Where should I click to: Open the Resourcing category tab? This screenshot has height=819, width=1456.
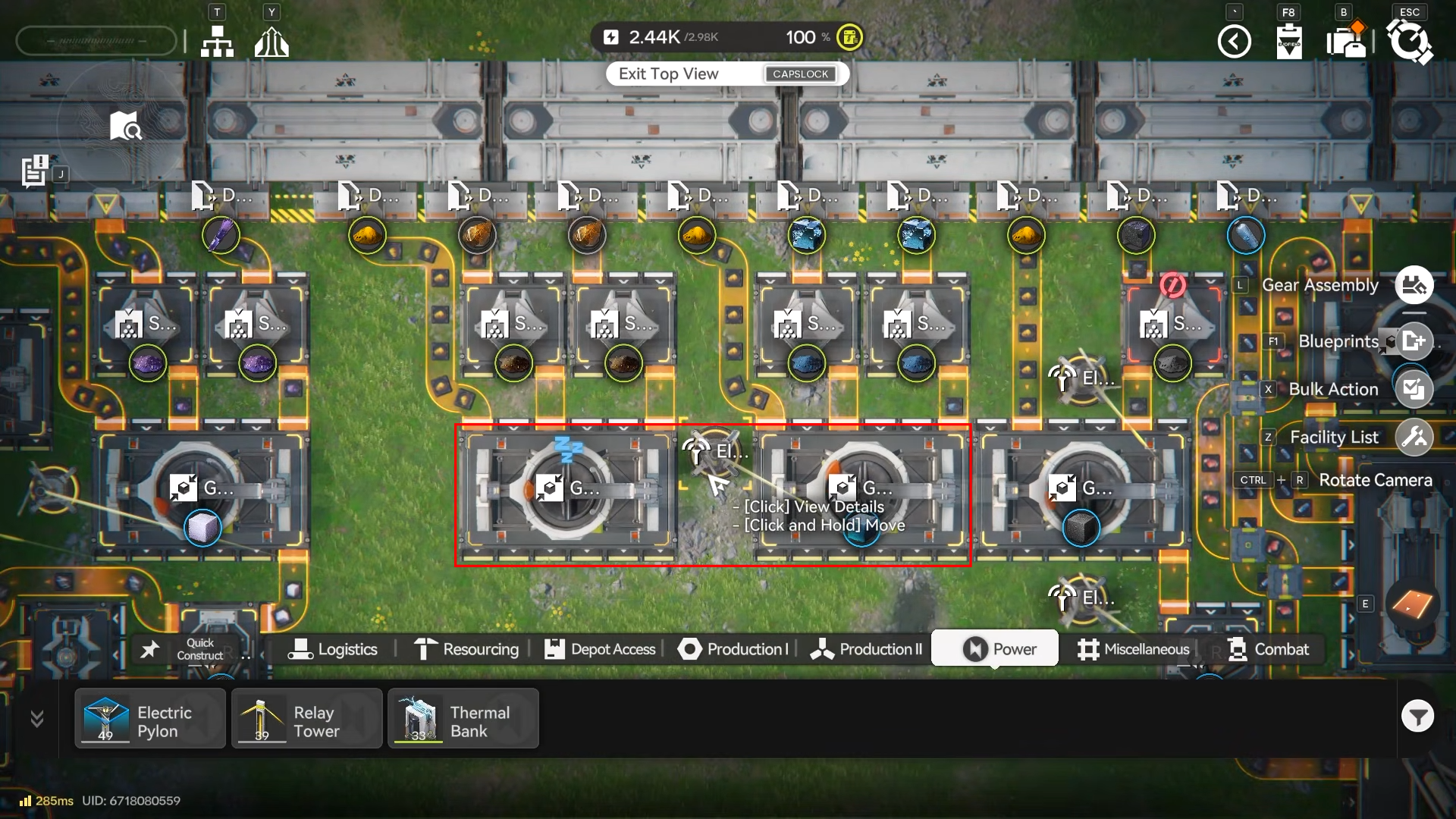coord(466,649)
